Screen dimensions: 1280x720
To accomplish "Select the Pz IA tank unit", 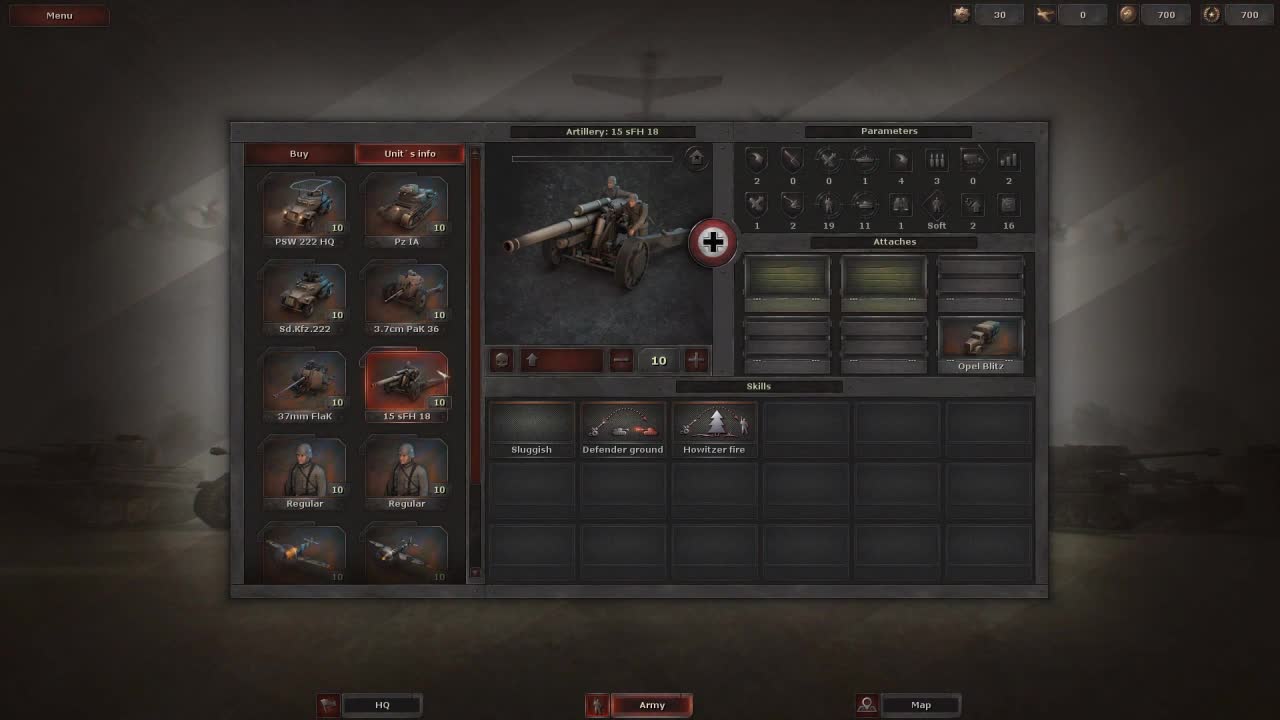I will click(x=406, y=207).
